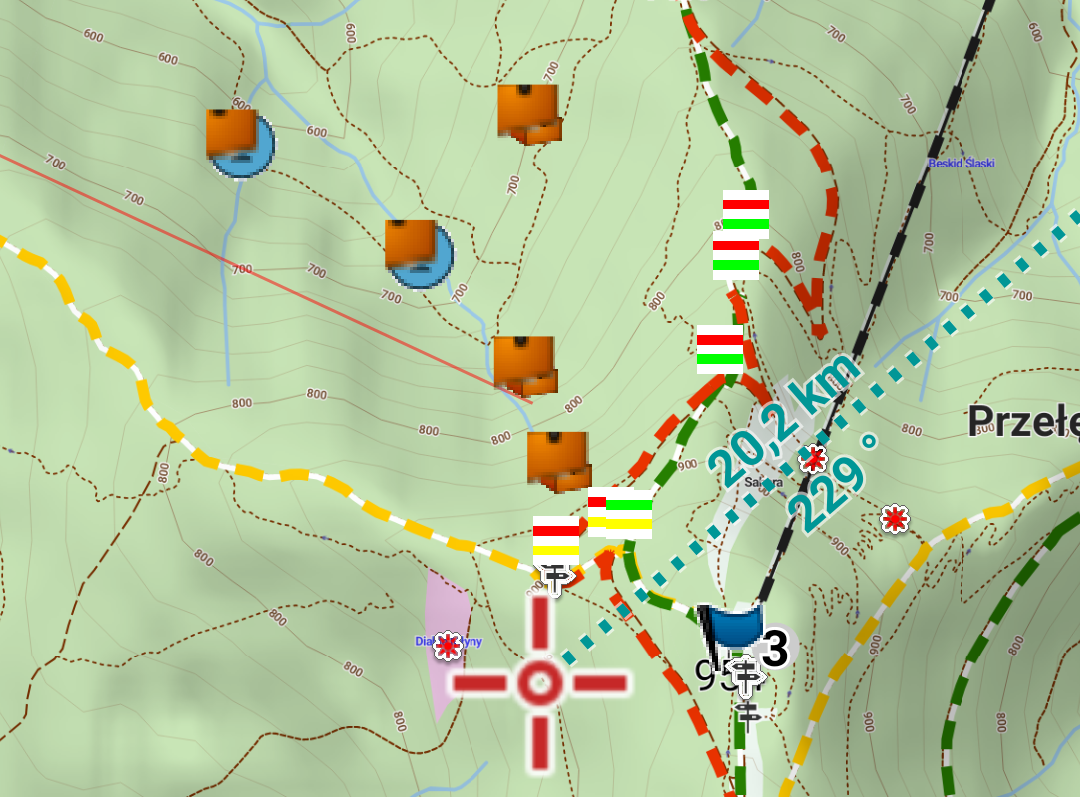Screen dimensions: 1080x797
Task: Open the viewpoint marker on Diabli Młyny label
Action: pyautogui.click(x=448, y=645)
